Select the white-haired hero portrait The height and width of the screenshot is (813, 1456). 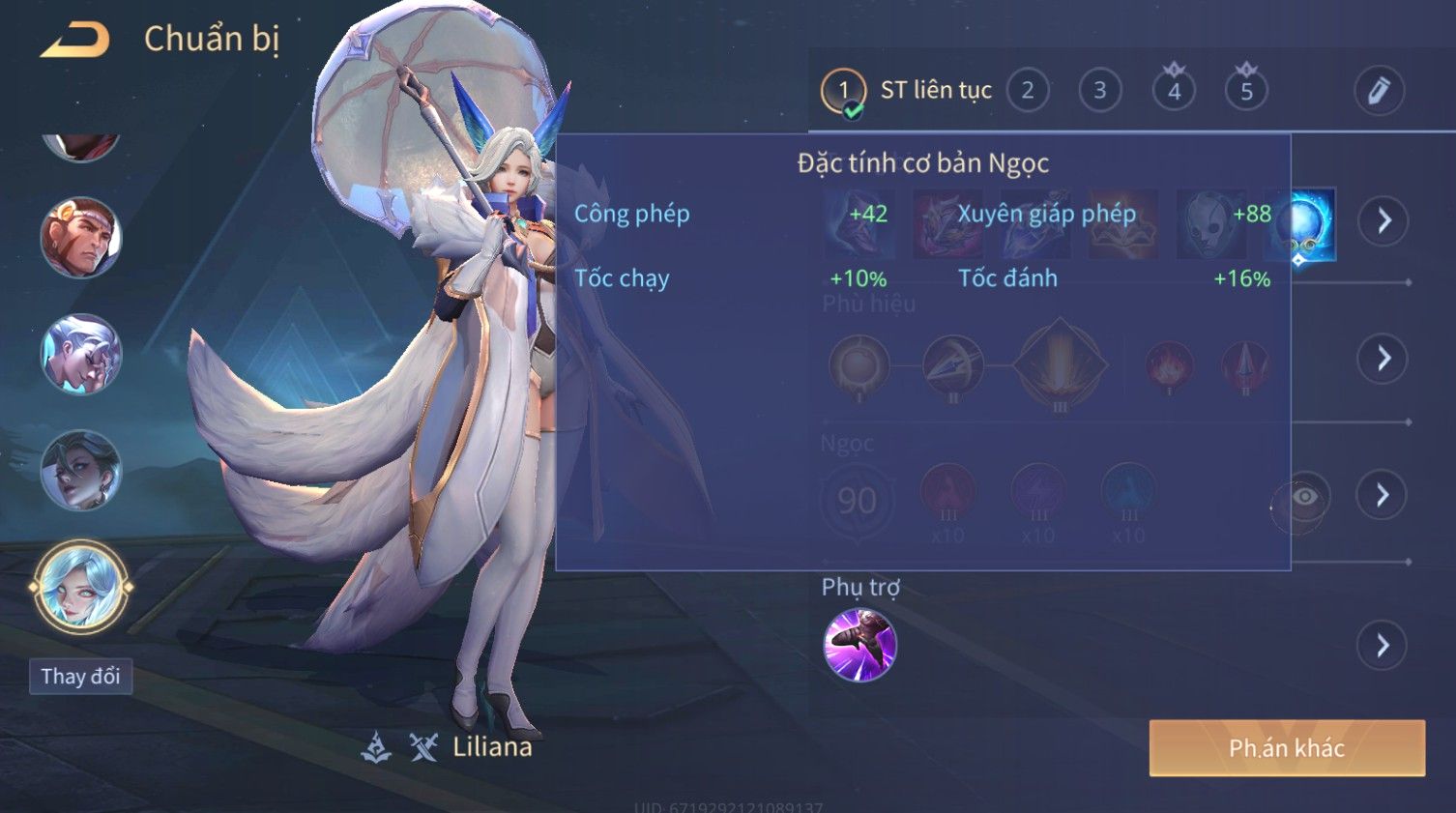click(x=80, y=354)
